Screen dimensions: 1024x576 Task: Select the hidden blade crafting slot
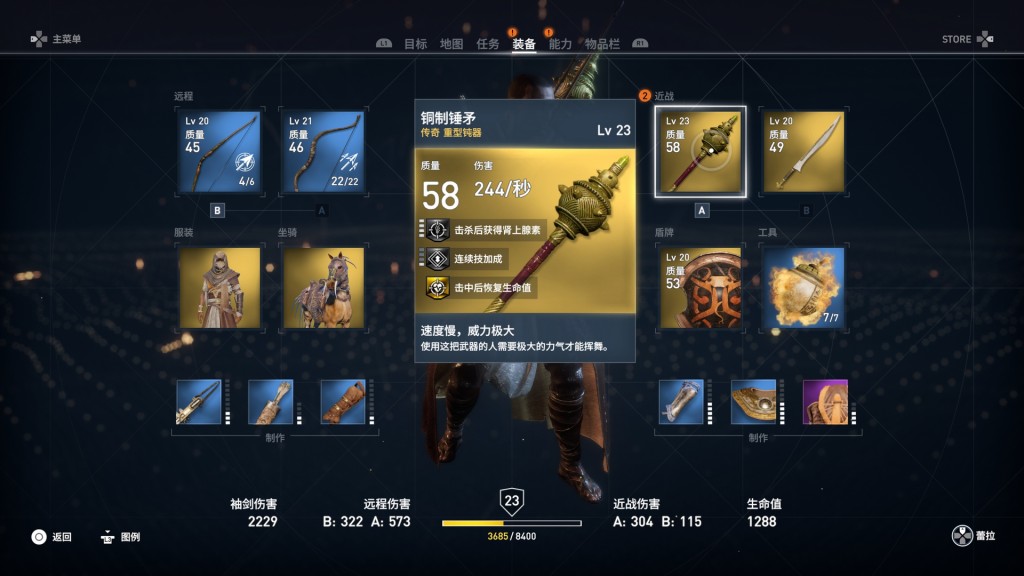(199, 402)
